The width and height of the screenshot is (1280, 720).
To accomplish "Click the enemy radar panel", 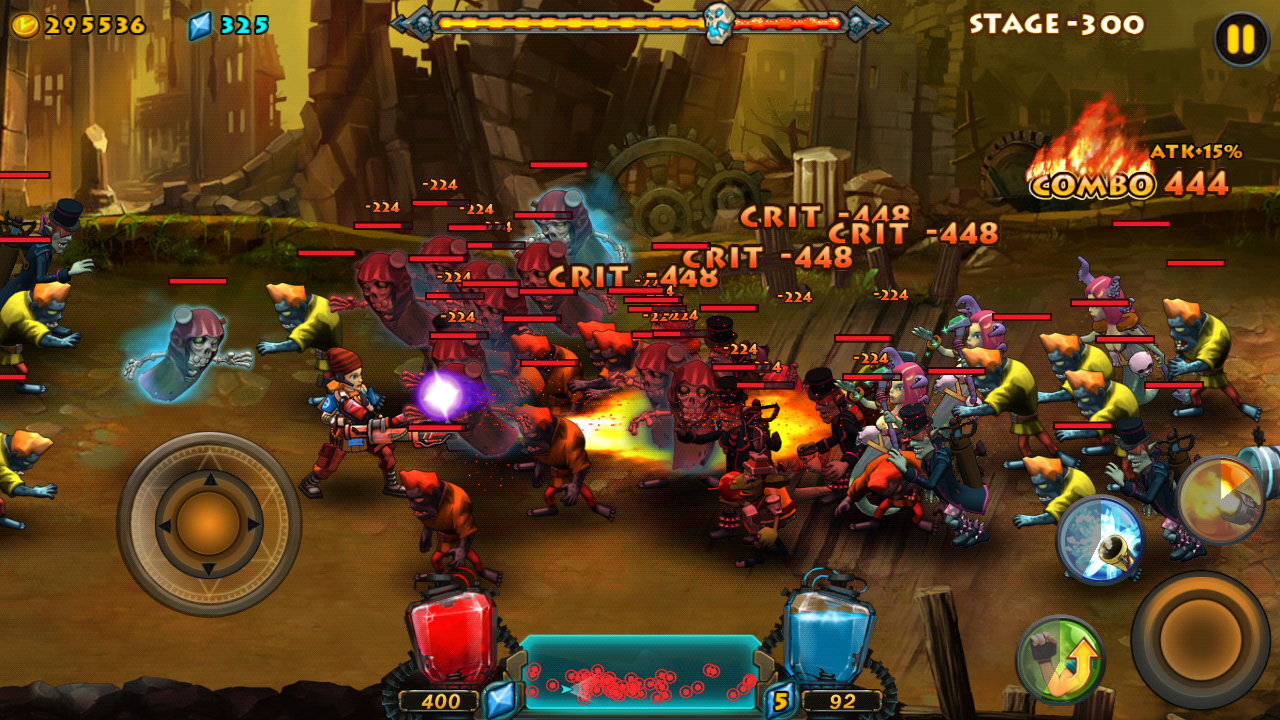I will [640, 674].
